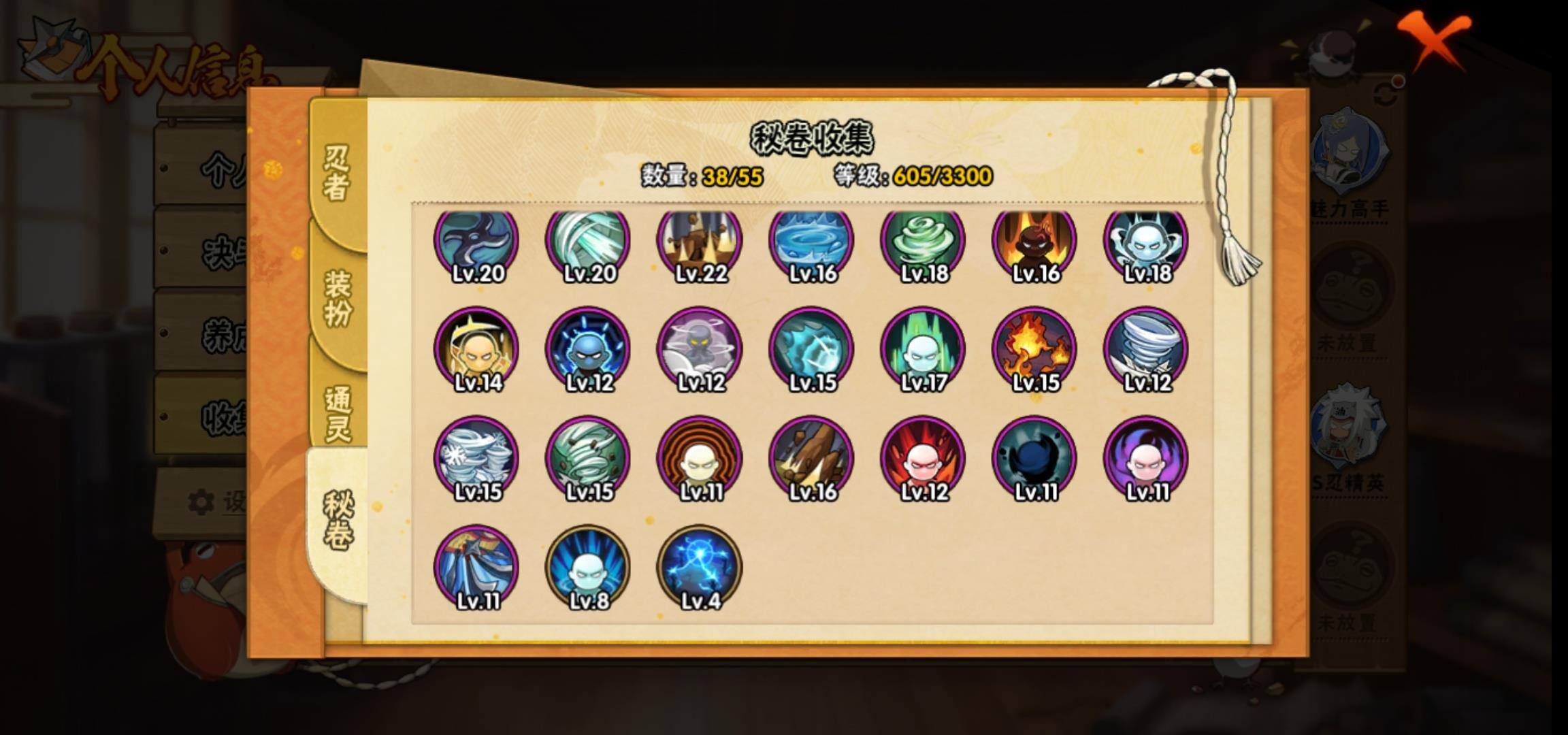
Task: Choose the Lv.15 fire flames scroll
Action: pos(1034,349)
